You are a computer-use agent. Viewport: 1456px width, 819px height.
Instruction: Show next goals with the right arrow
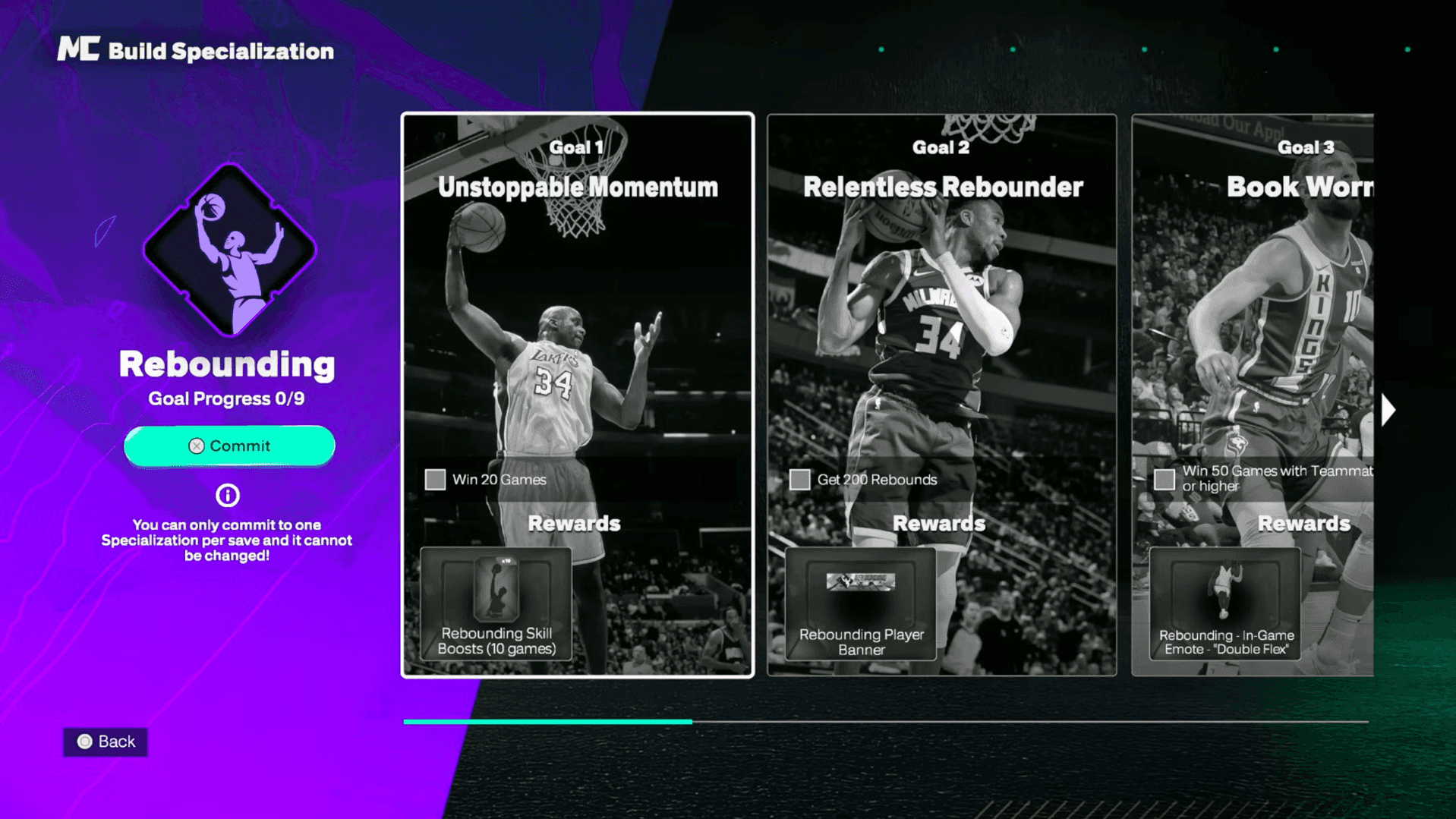pyautogui.click(x=1388, y=410)
